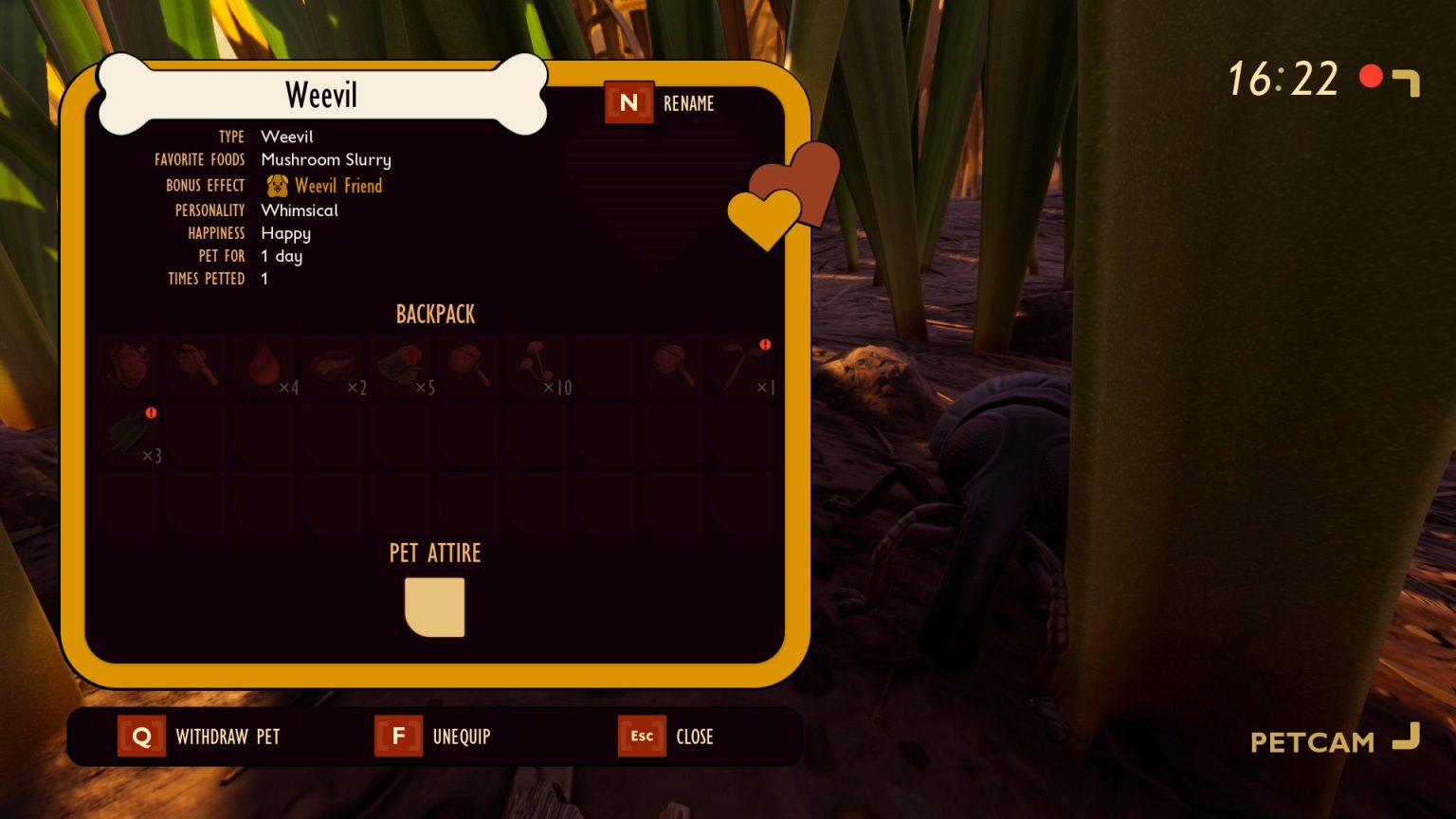Click the Weevil Friend bonus effect dog icon
Viewport: 1456px width, 819px height.
point(278,185)
